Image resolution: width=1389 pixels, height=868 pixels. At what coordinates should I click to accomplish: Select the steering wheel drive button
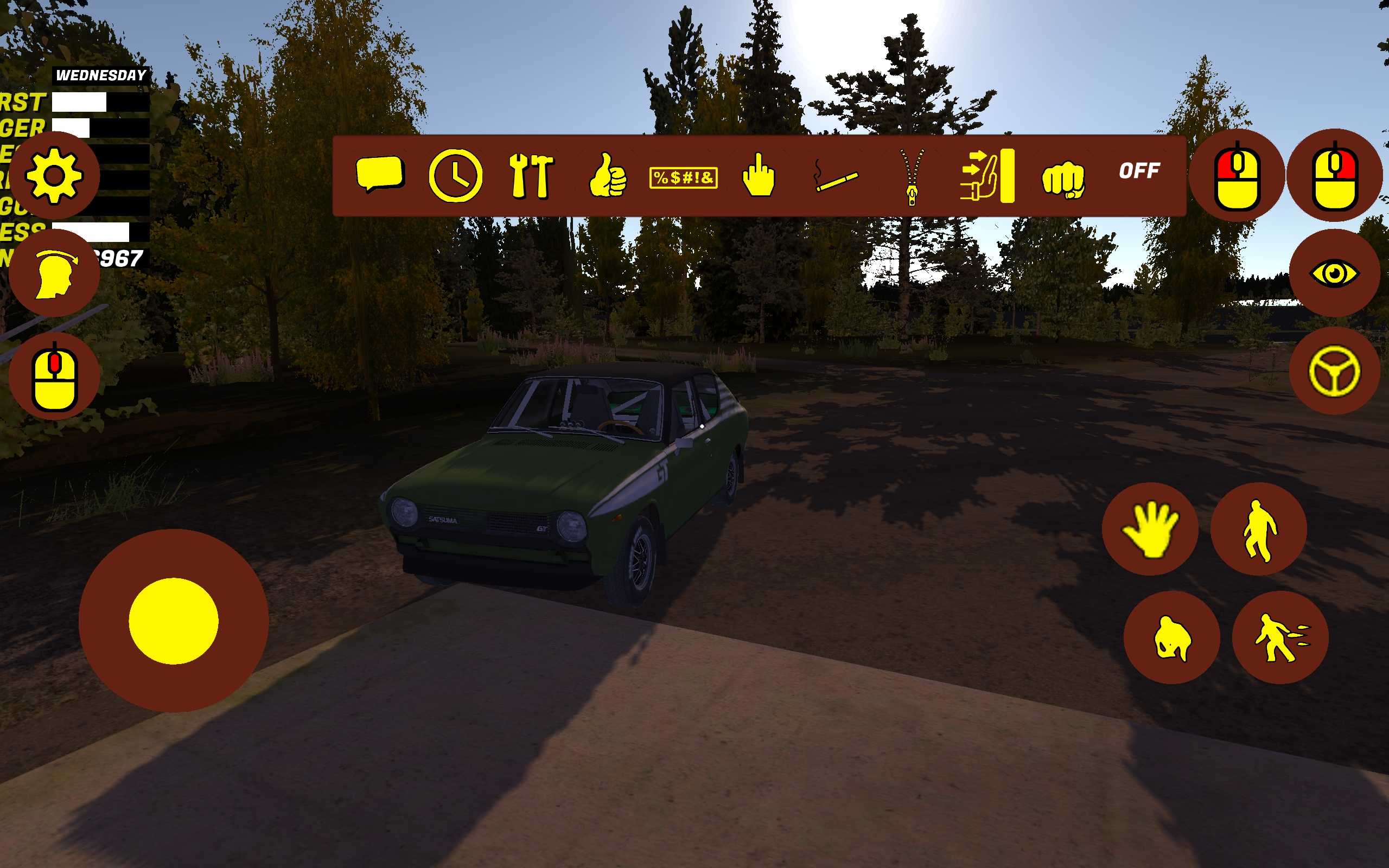(1335, 371)
